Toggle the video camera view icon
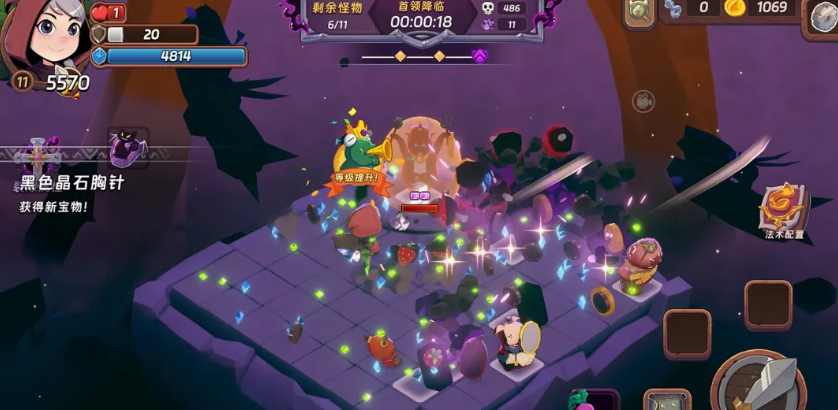Screen dimensions: 838x410 click(x=641, y=101)
